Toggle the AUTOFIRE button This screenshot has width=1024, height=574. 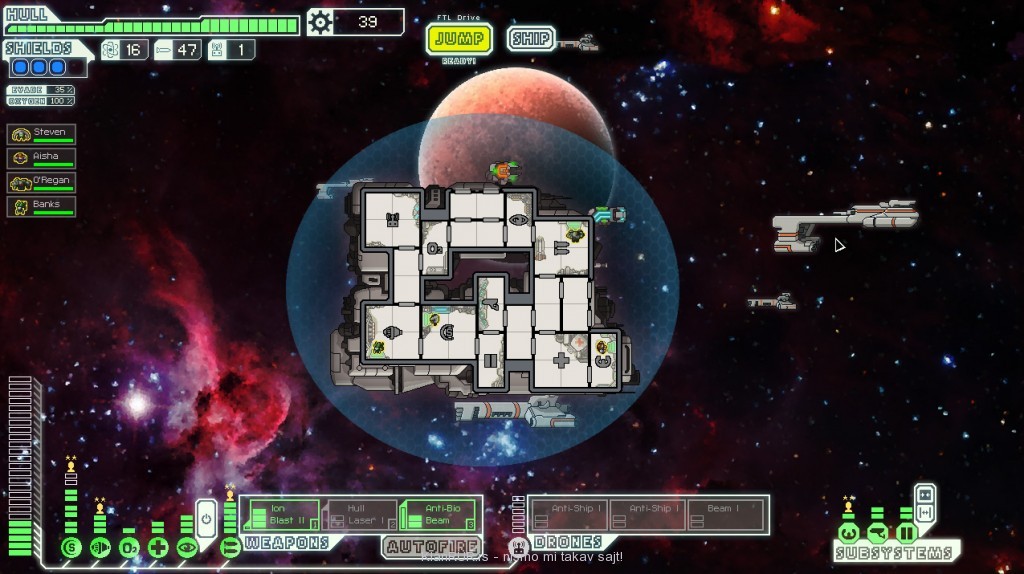tap(424, 546)
